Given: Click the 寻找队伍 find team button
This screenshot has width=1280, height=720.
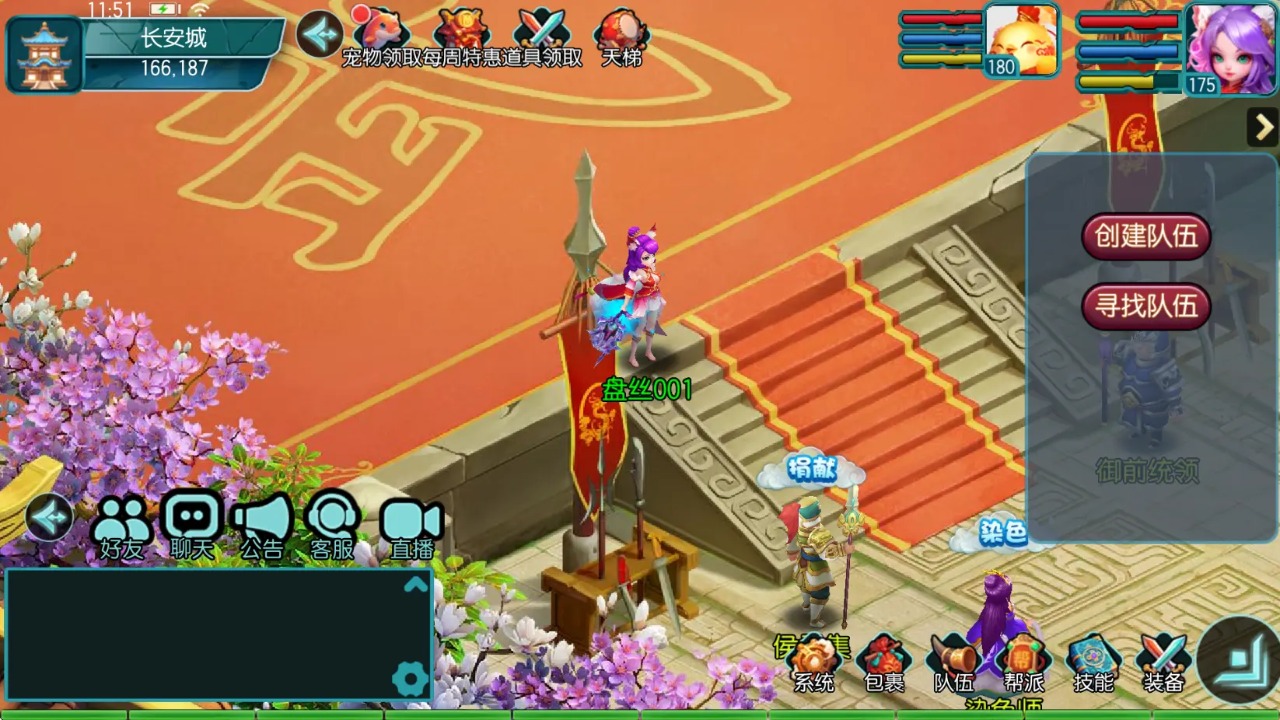Looking at the screenshot, I should click(1146, 306).
